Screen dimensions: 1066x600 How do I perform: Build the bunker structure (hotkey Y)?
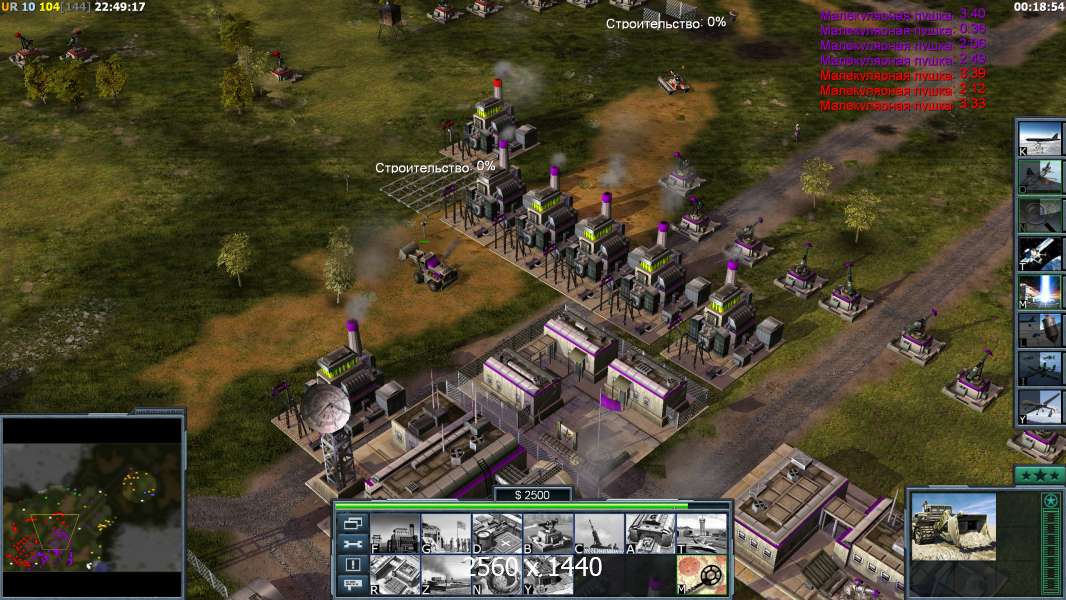(548, 574)
